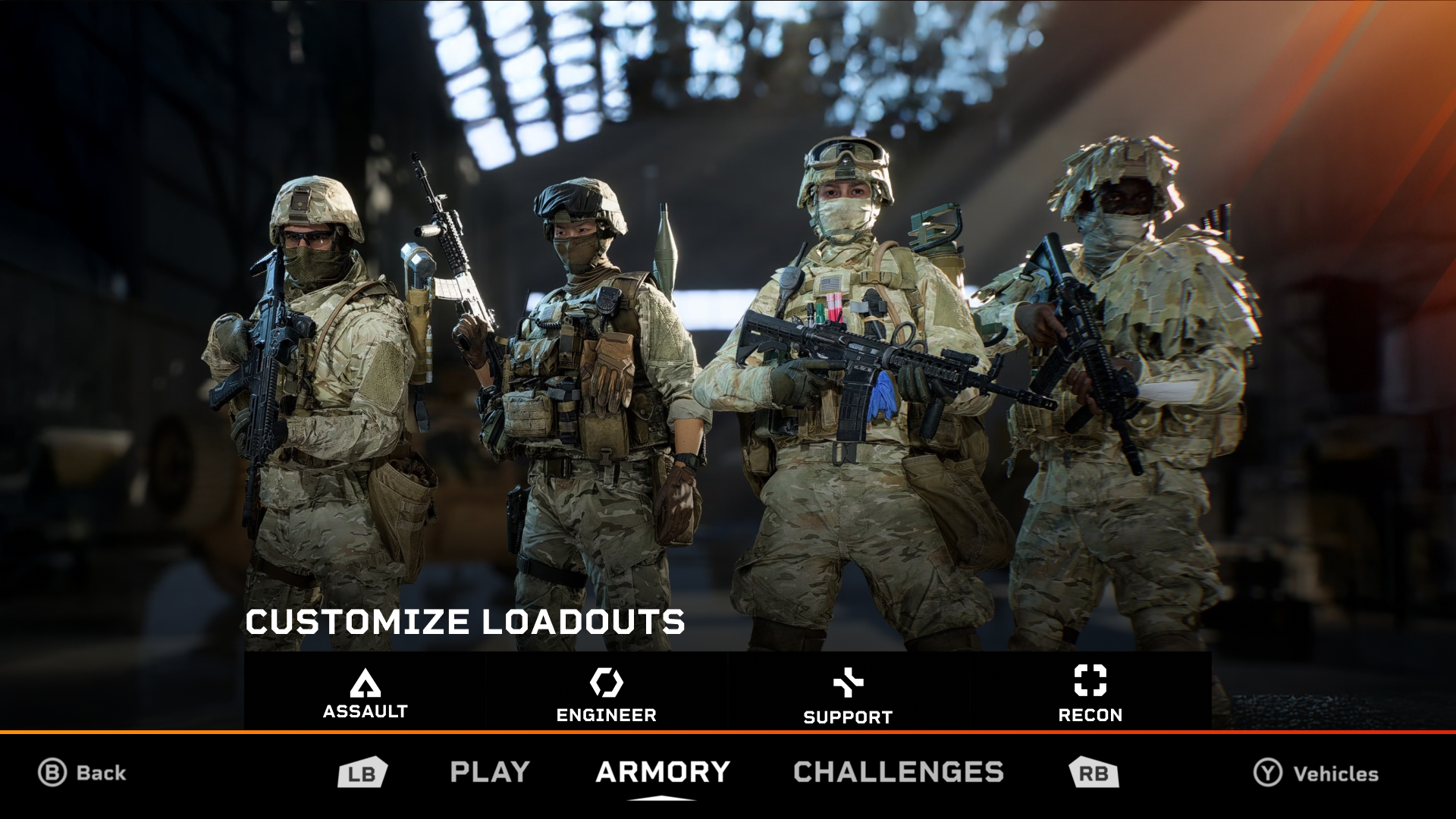Select the ARMORY tab

coord(661,771)
